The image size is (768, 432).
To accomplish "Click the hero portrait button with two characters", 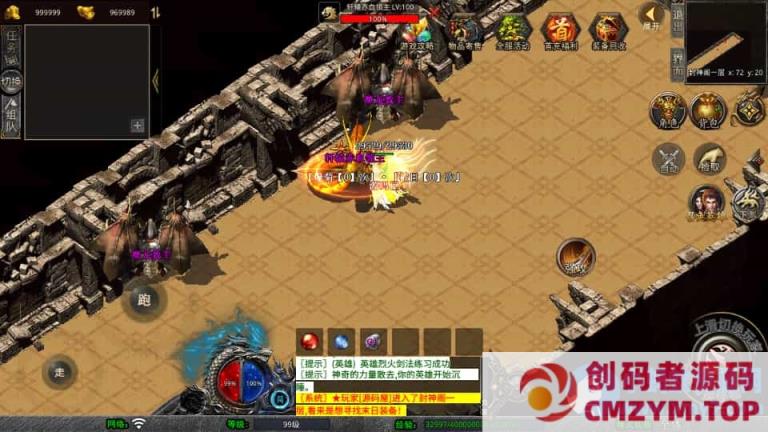I will pyautogui.click(x=705, y=202).
